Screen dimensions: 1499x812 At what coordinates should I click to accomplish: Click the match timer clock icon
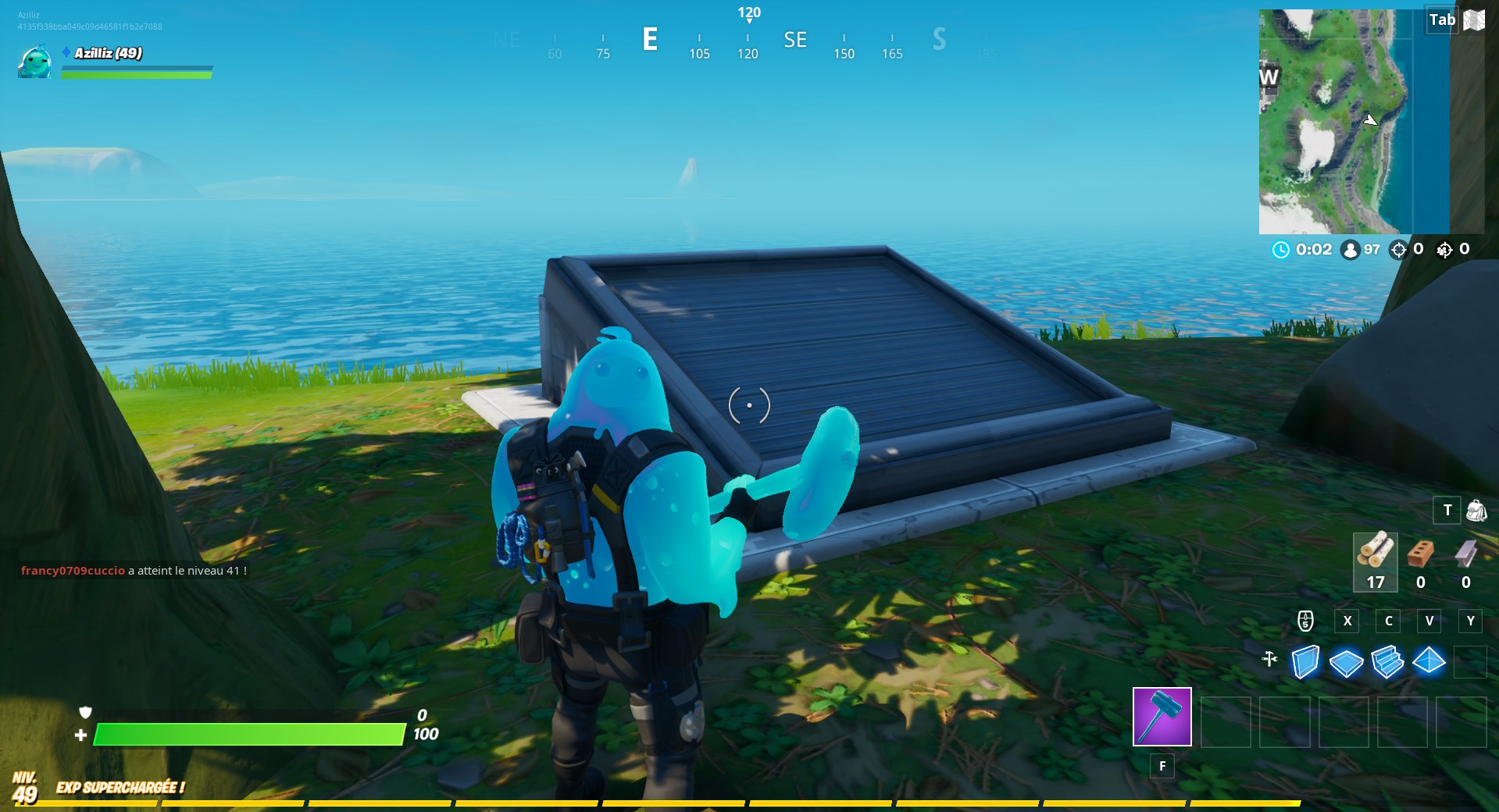tap(1280, 251)
